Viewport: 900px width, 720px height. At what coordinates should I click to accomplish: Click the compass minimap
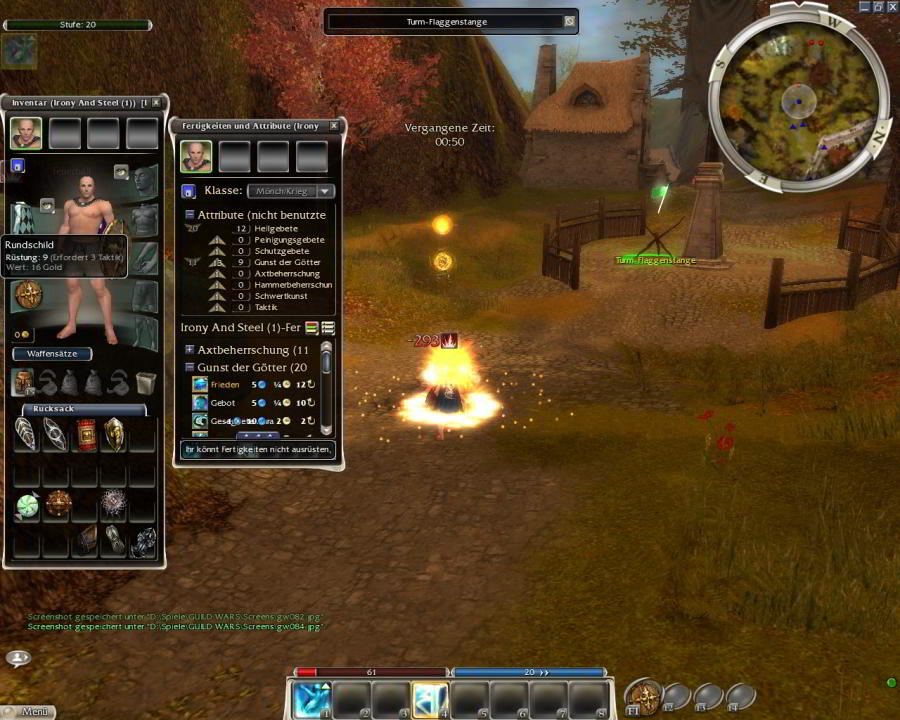coord(797,99)
